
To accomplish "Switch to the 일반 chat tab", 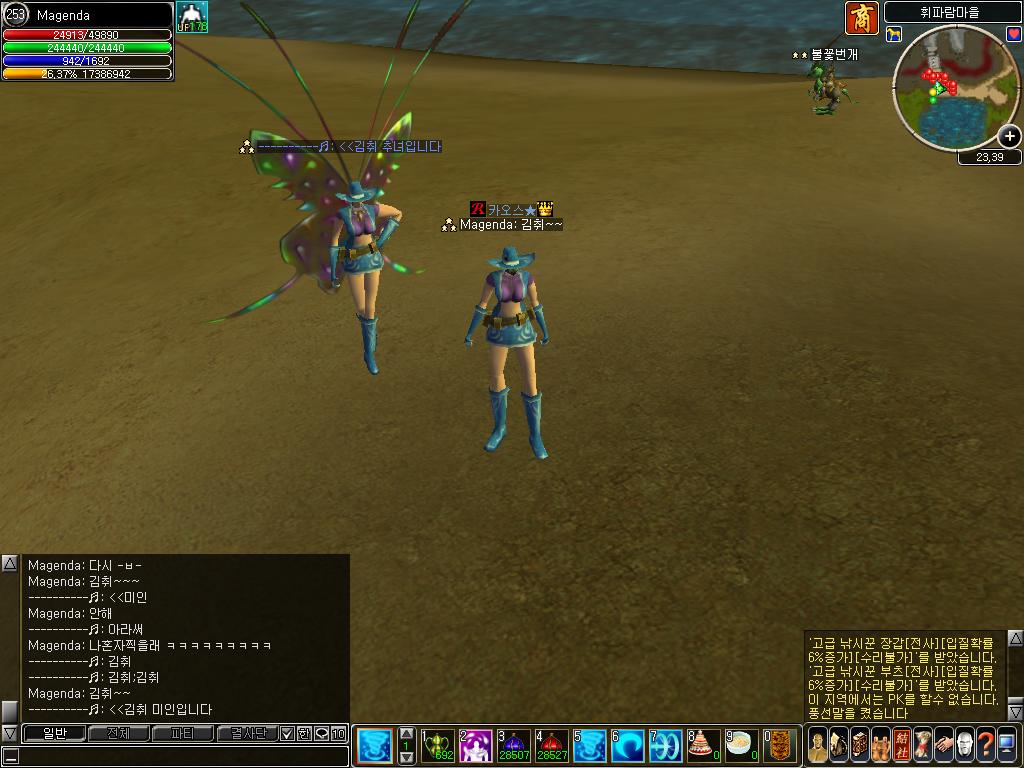I will click(53, 734).
